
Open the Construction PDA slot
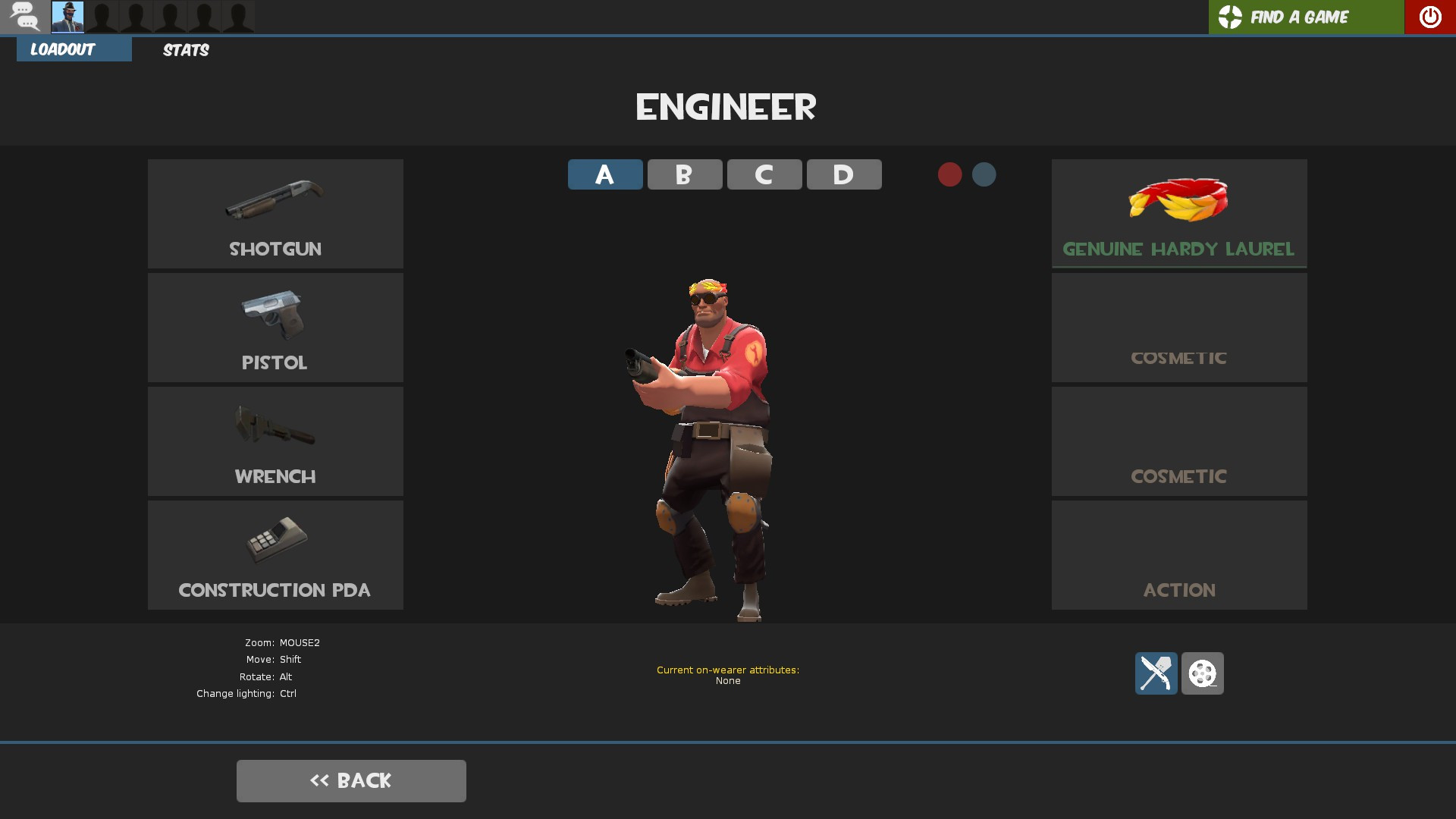[275, 555]
